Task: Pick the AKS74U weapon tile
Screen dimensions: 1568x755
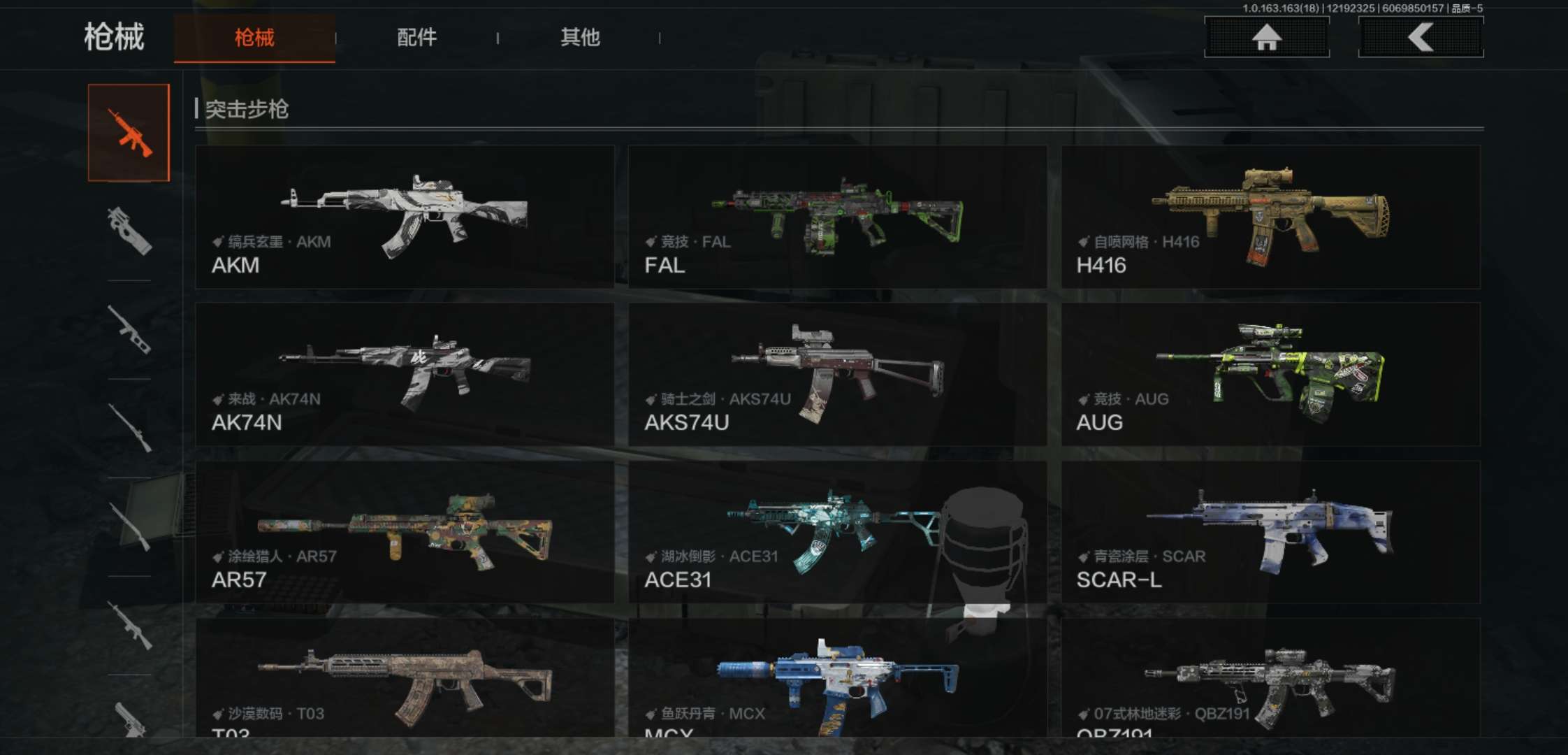Action: [837, 374]
